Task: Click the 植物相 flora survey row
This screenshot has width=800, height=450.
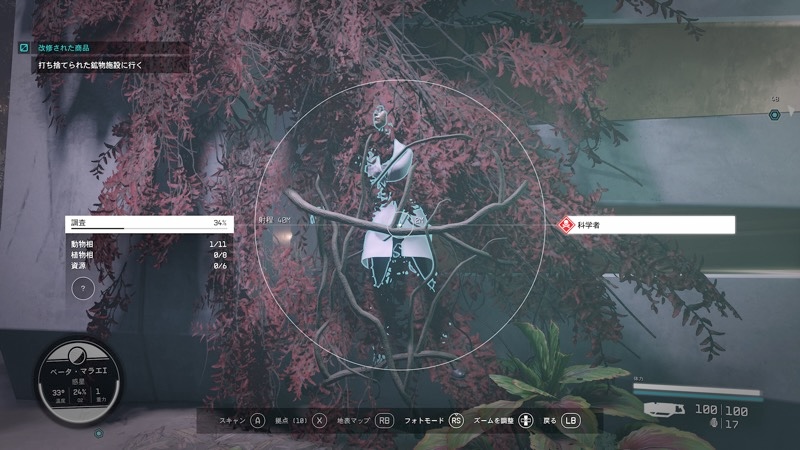Action: (x=148, y=255)
